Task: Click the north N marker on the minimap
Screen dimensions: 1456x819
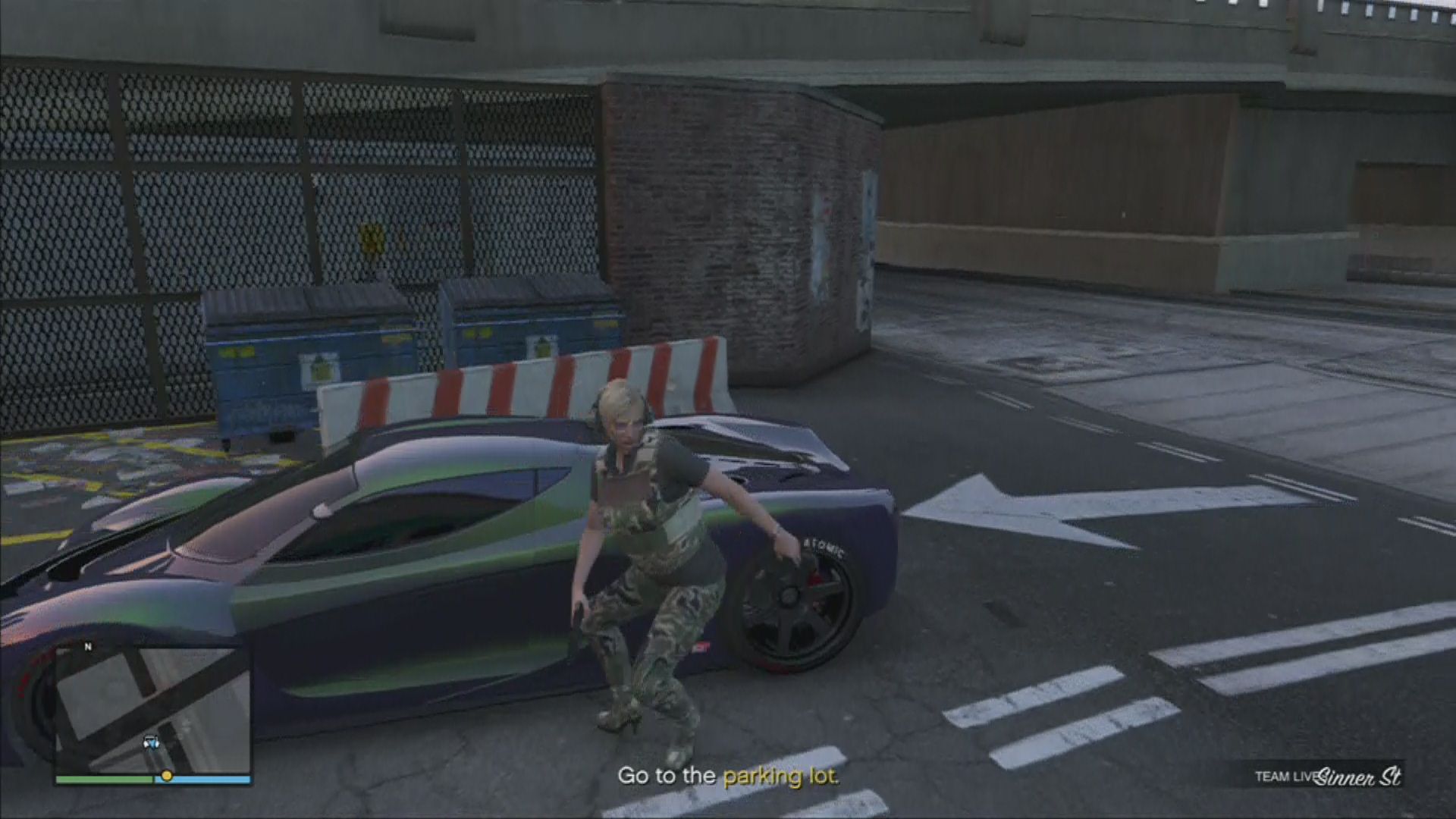Action: point(88,647)
